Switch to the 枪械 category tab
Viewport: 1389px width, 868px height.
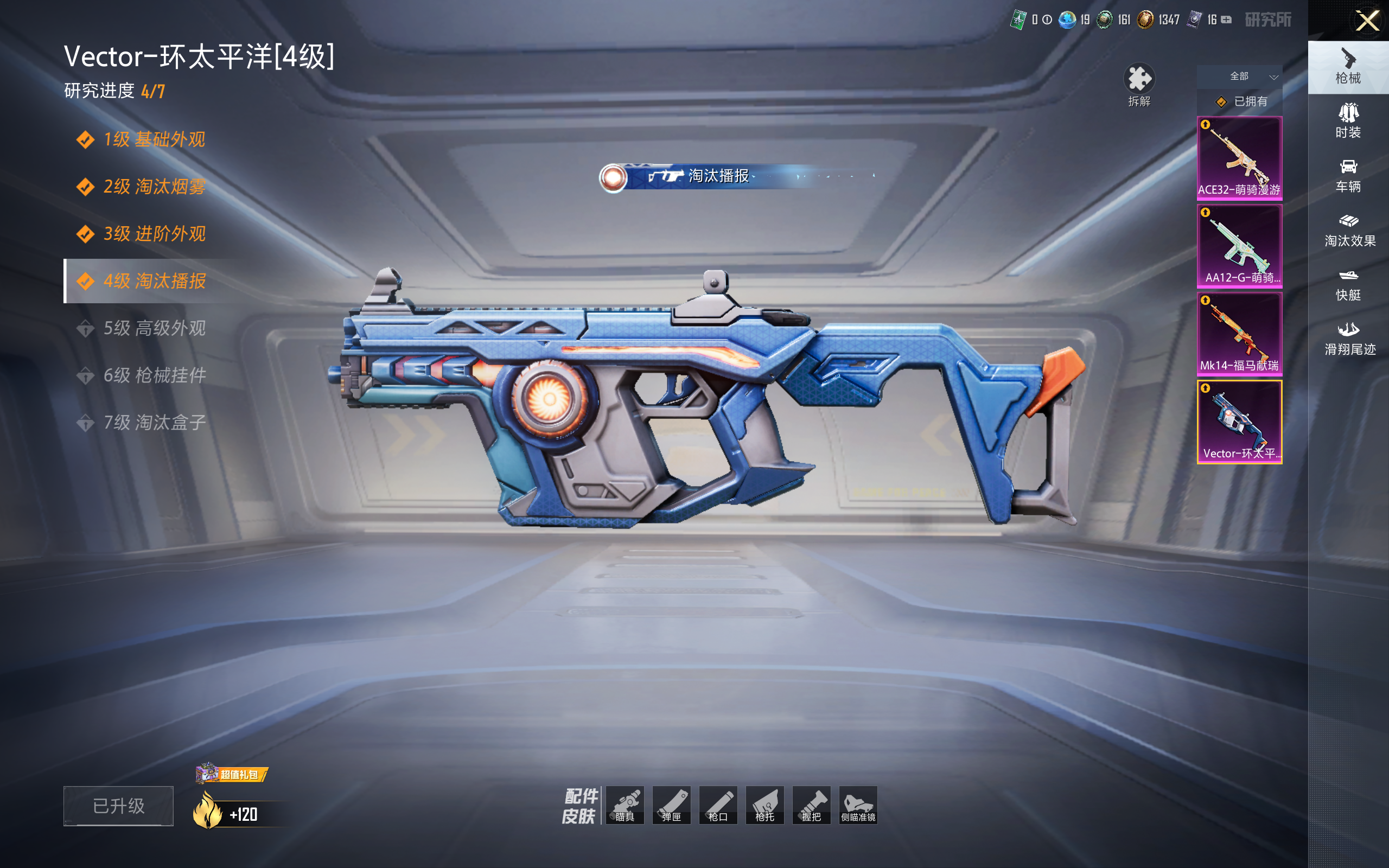1348,67
